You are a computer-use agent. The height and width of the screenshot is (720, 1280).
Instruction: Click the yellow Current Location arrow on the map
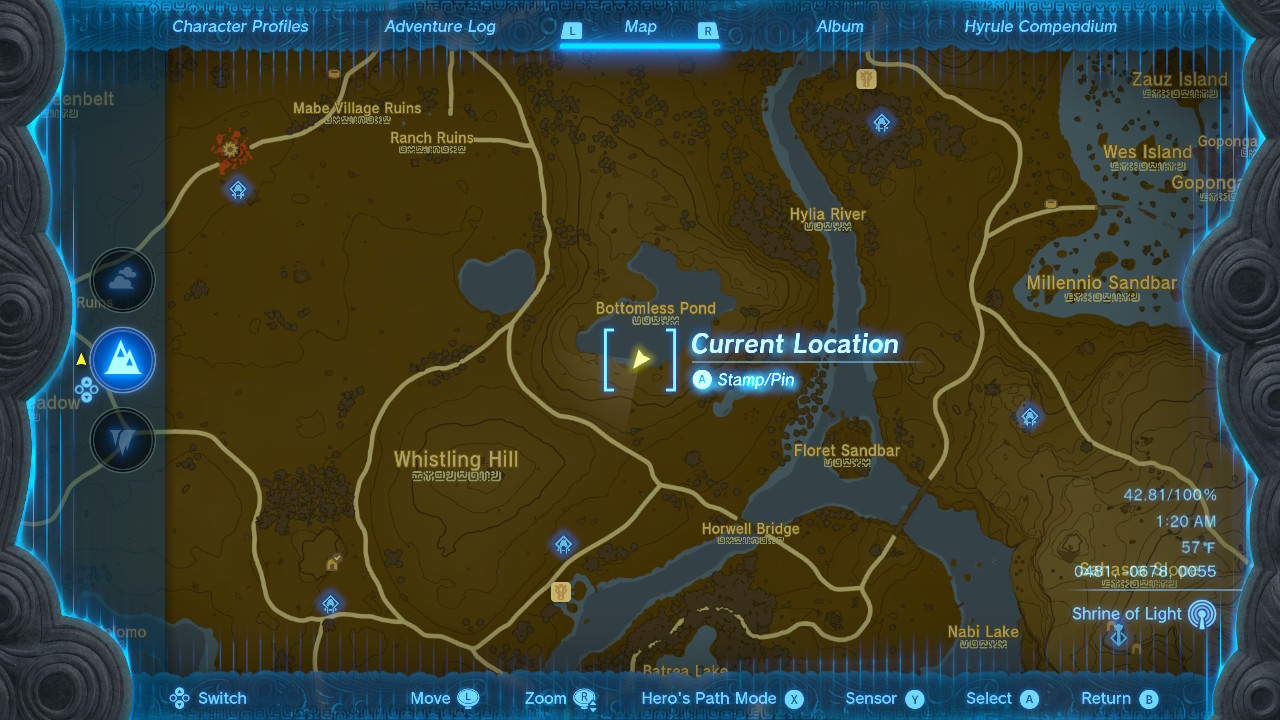pyautogui.click(x=640, y=357)
